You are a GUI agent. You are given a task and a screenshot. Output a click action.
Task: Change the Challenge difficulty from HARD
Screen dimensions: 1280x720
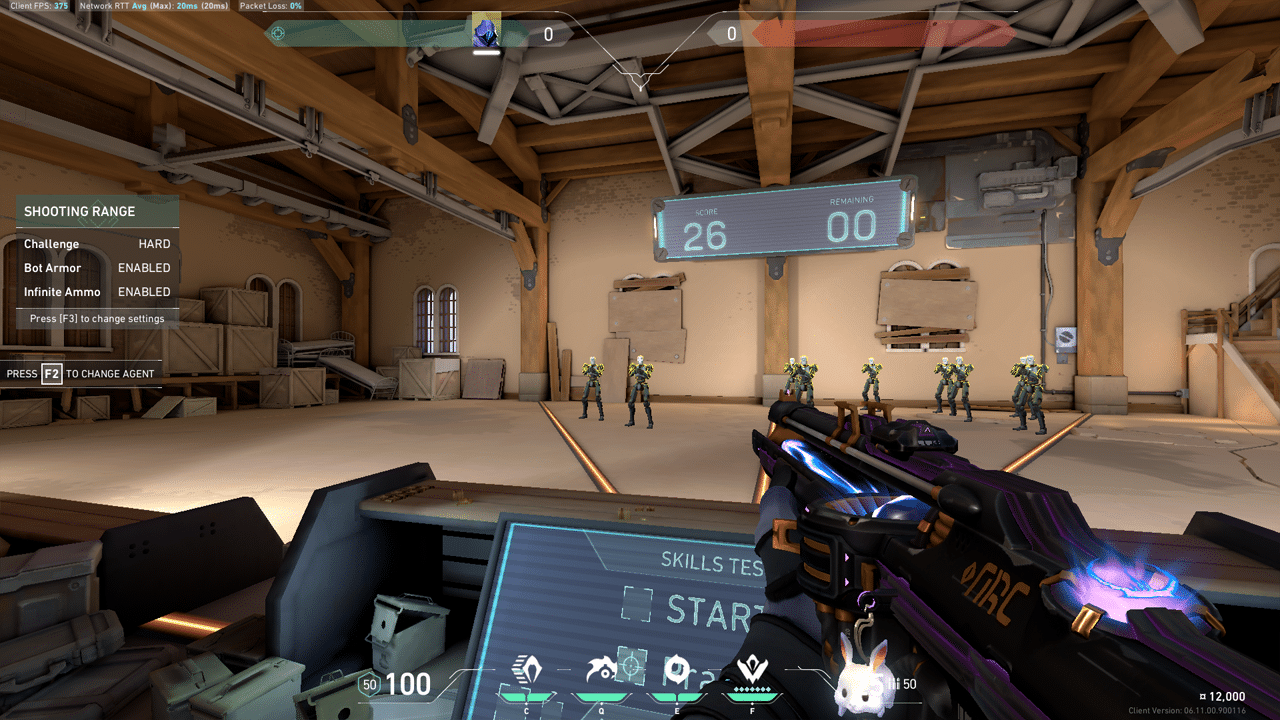(157, 243)
